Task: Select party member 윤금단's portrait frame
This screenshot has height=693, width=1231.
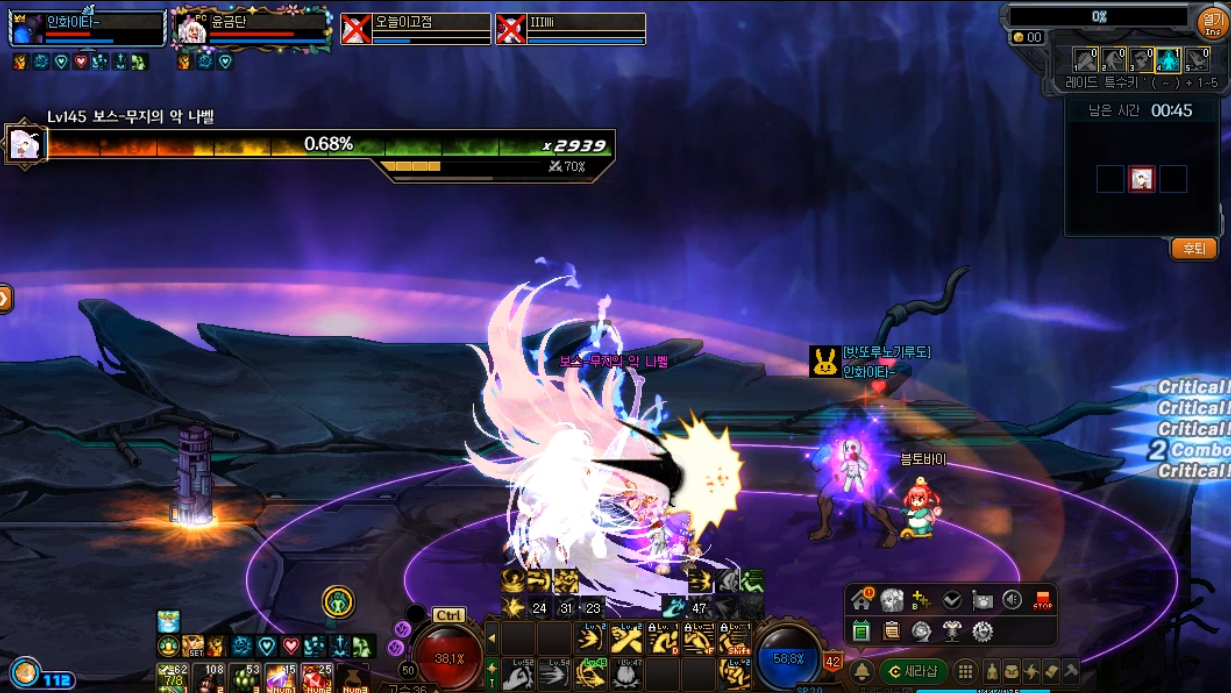Action: 191,30
